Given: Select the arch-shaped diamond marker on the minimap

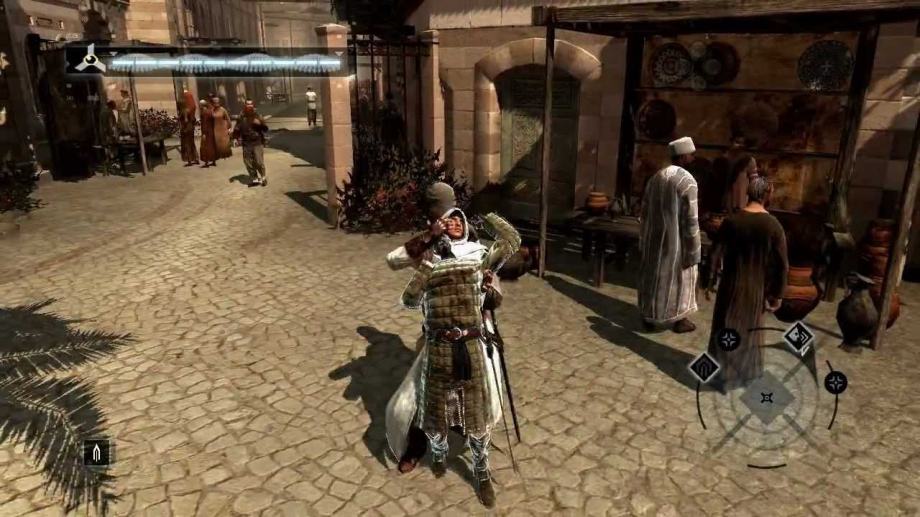Looking at the screenshot, I should click(x=704, y=367).
